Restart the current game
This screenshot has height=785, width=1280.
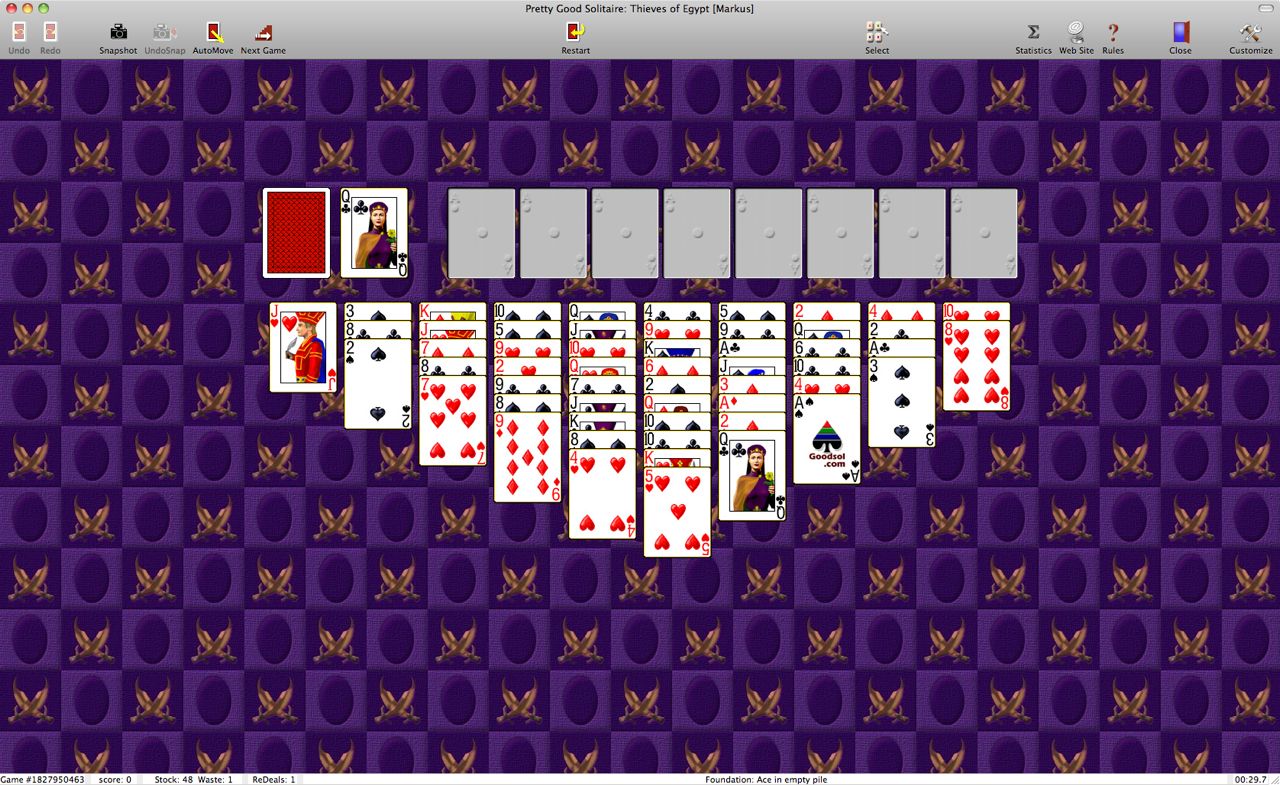575,38
